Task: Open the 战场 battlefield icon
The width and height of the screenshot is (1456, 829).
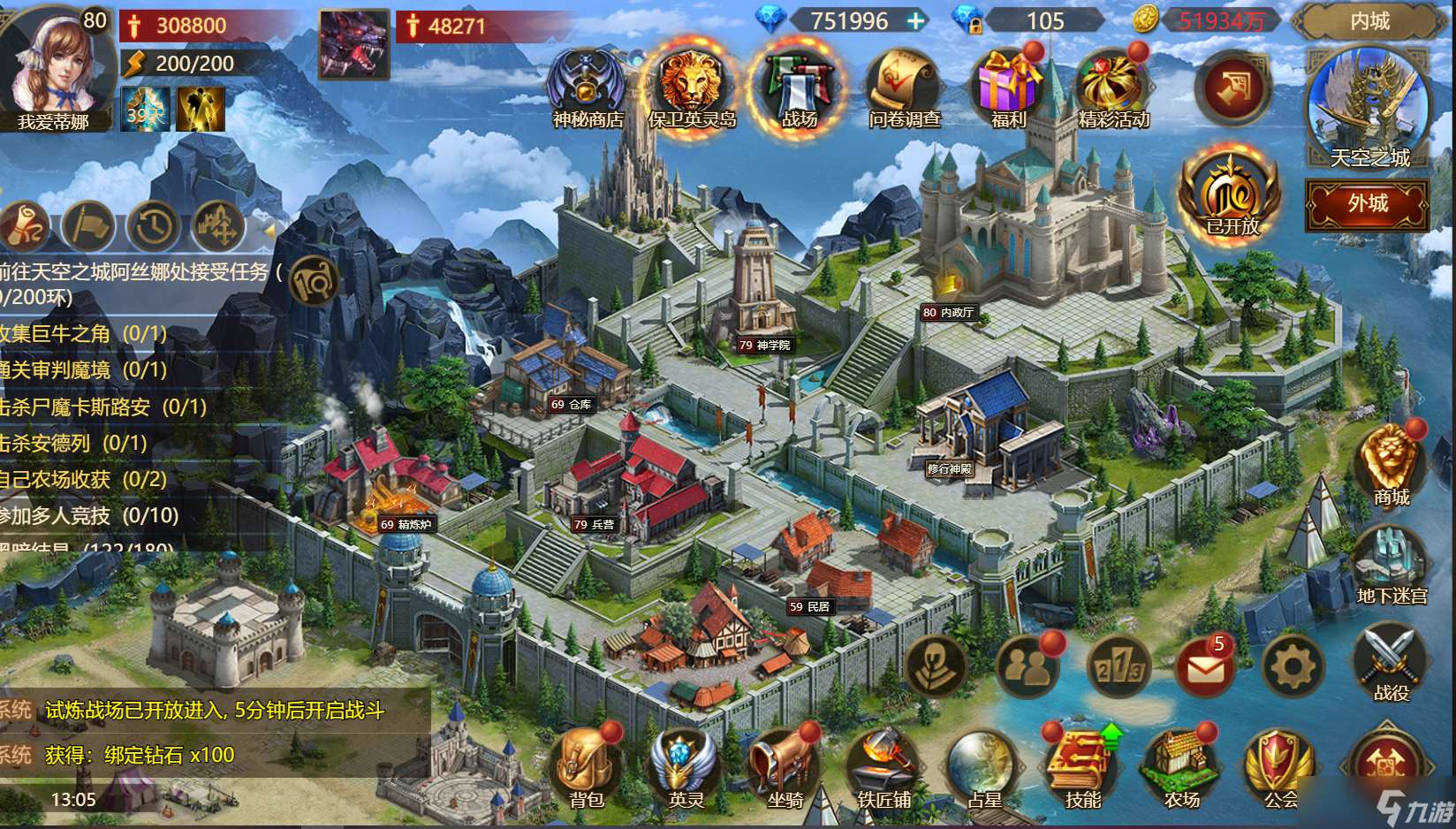Action: tap(799, 88)
